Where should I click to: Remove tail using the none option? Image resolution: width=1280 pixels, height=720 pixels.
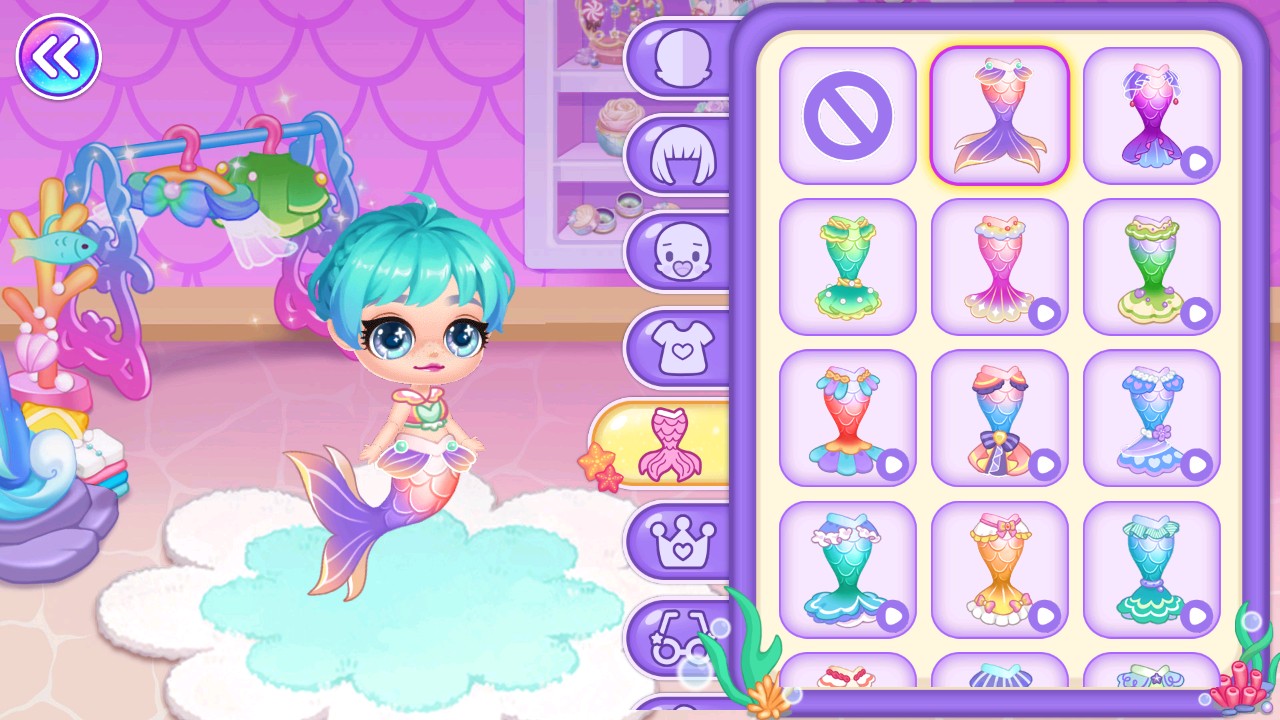[x=847, y=116]
